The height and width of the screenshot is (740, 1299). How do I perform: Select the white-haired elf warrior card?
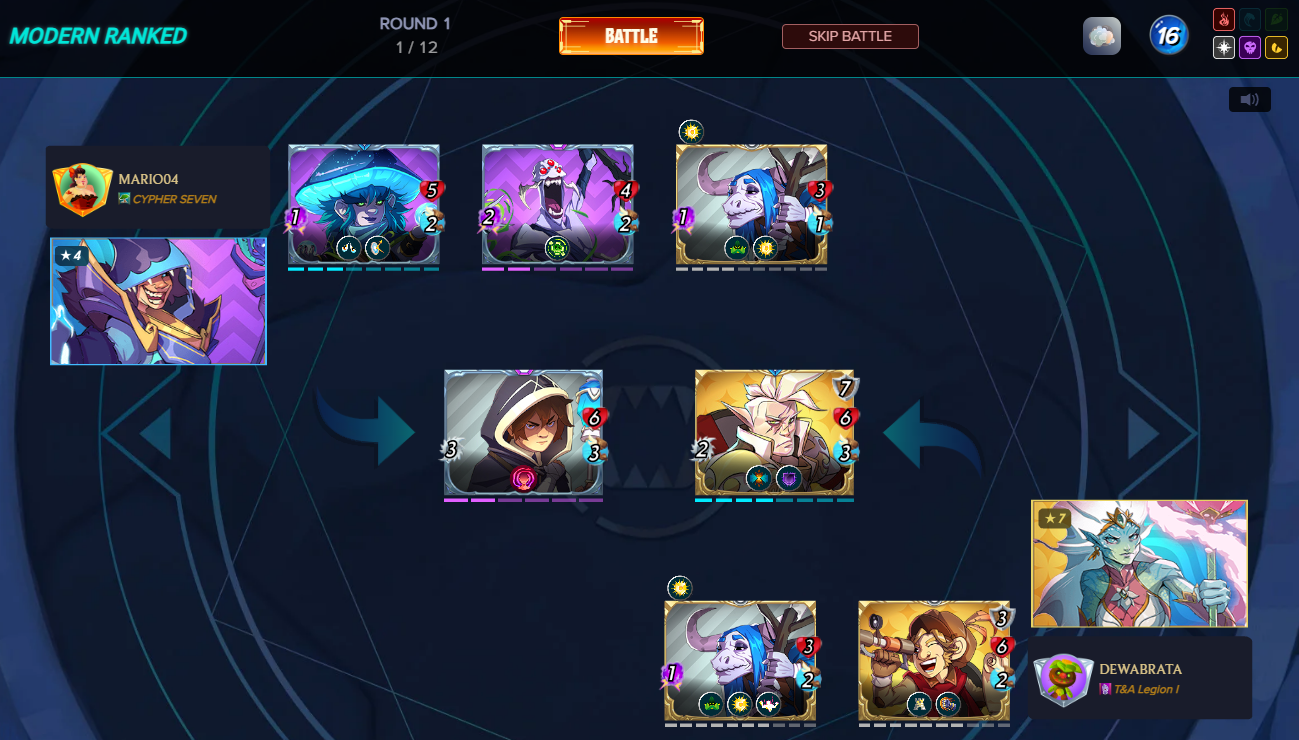pyautogui.click(x=774, y=432)
